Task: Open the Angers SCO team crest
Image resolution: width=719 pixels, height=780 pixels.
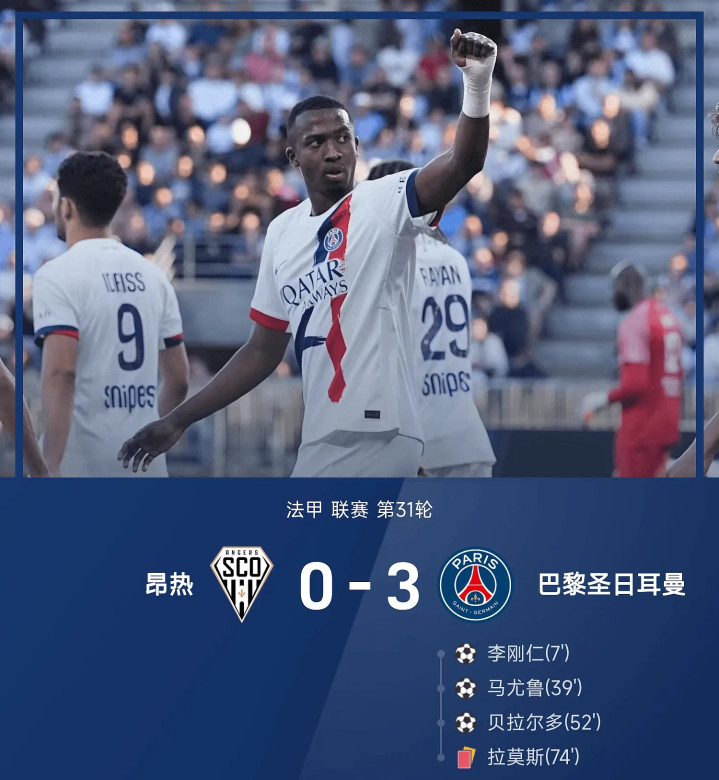Action: 242,584
